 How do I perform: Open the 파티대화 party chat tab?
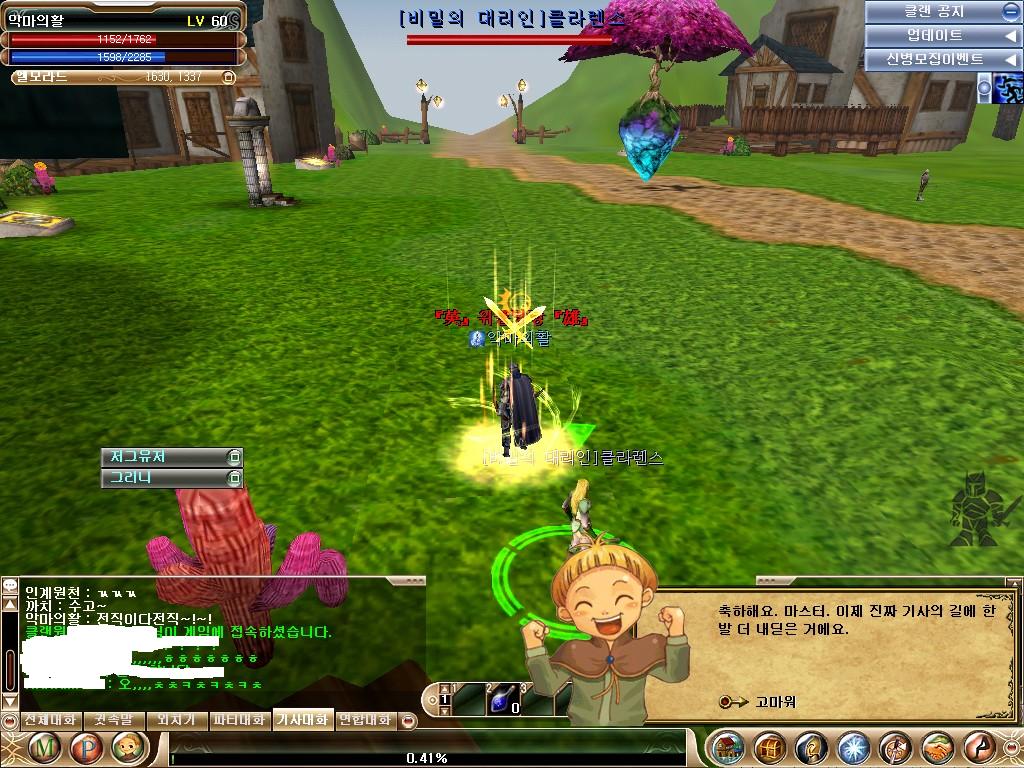click(x=239, y=720)
